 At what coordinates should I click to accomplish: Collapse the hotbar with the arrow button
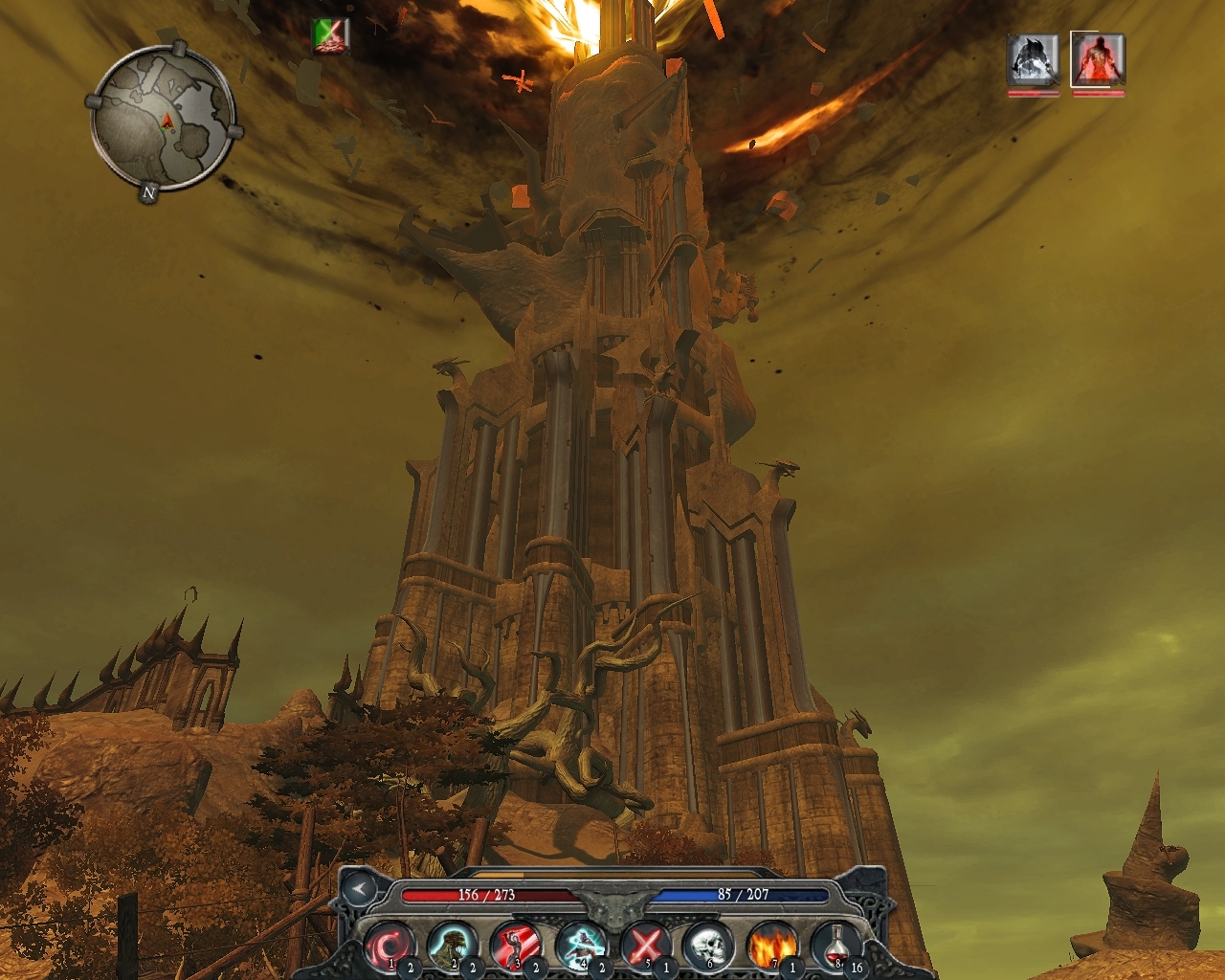pos(358,889)
